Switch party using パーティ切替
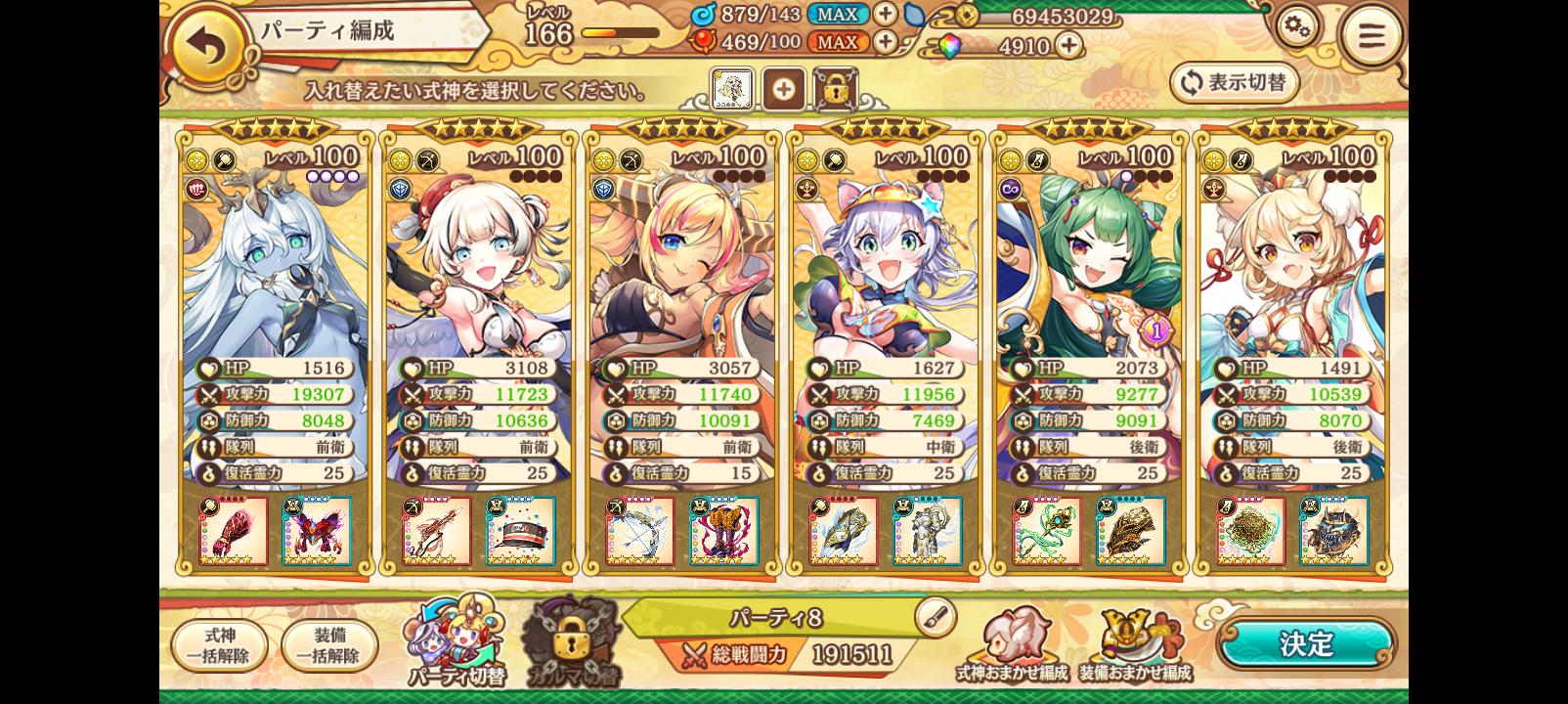 pos(456,640)
